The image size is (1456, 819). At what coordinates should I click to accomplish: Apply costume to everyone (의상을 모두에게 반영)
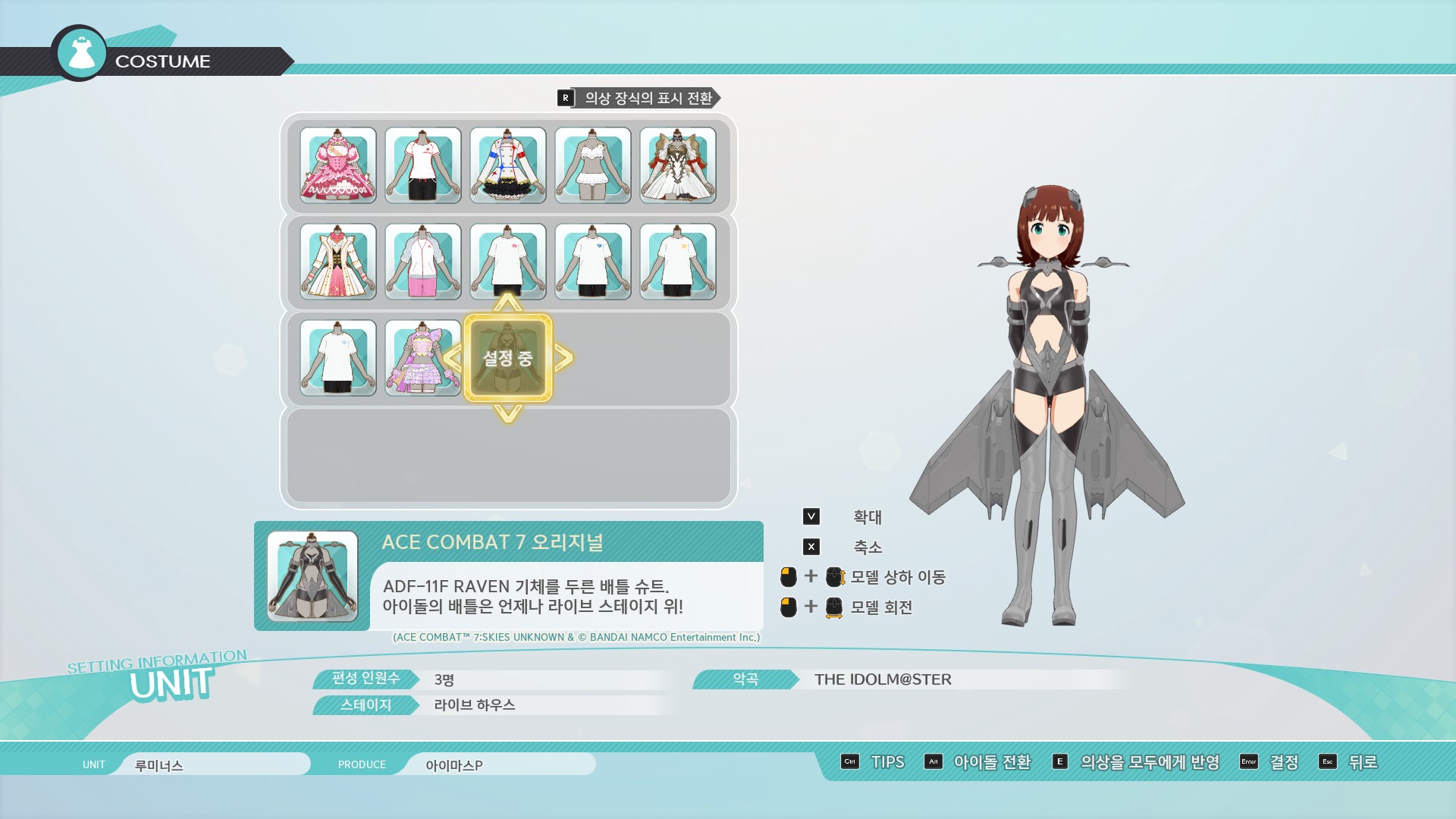[x=1136, y=762]
